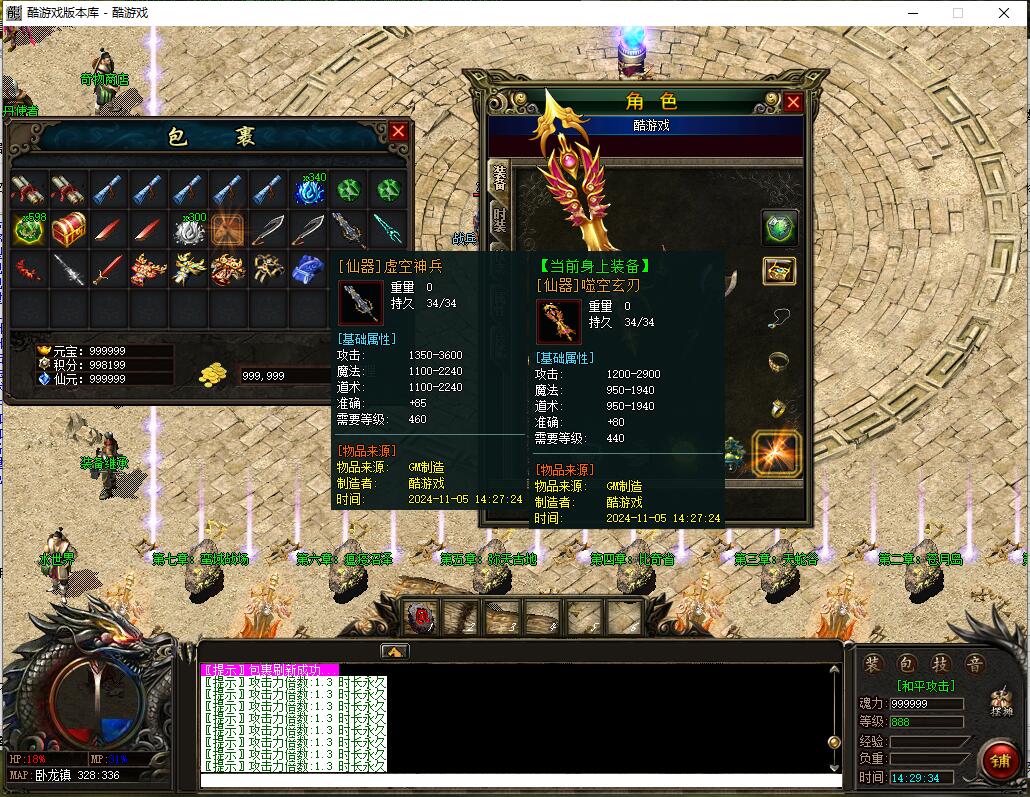This screenshot has height=797, width=1030.
Task: Select the green token stack x598
Action: [x=28, y=229]
